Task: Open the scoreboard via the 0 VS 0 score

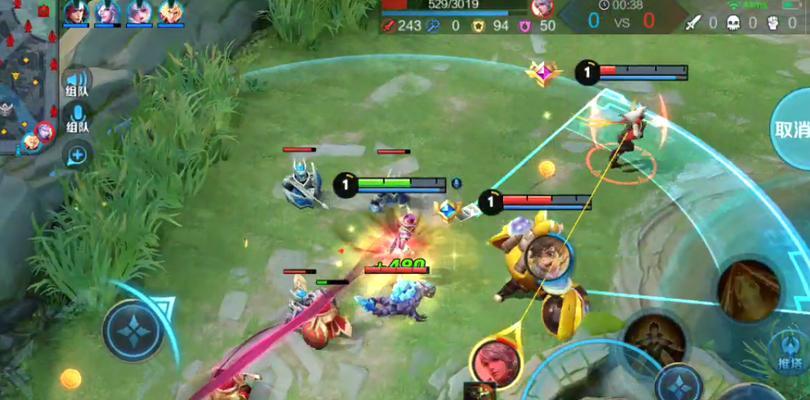Action: [620, 18]
